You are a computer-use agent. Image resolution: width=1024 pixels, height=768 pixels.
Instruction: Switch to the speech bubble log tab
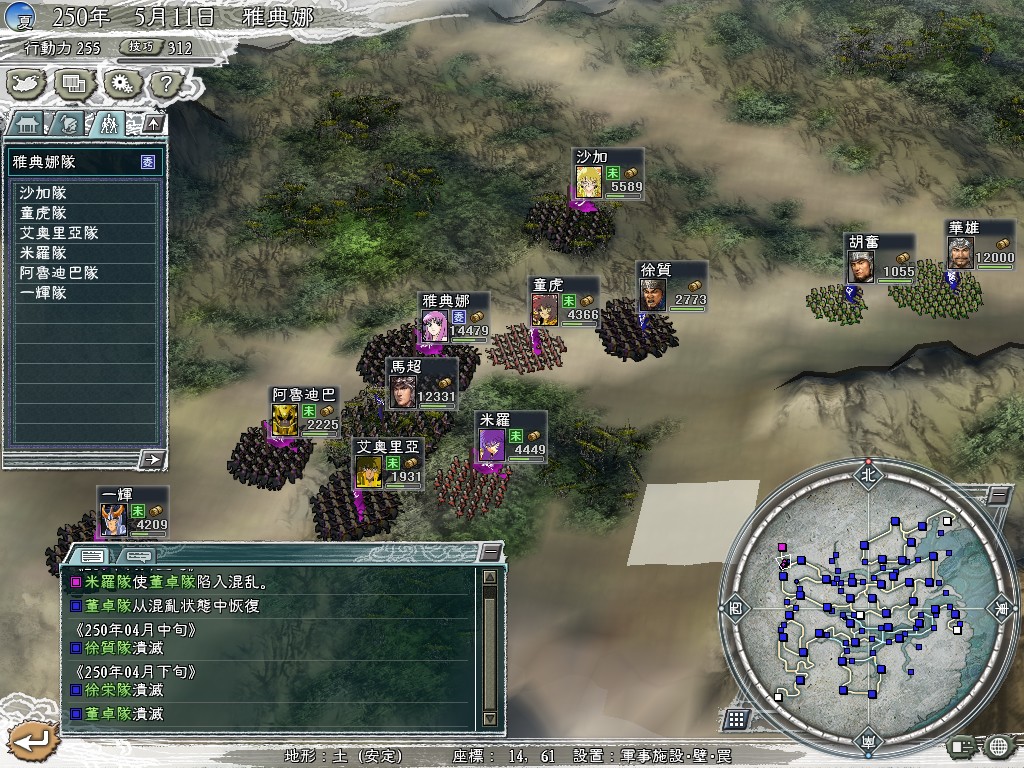point(138,555)
